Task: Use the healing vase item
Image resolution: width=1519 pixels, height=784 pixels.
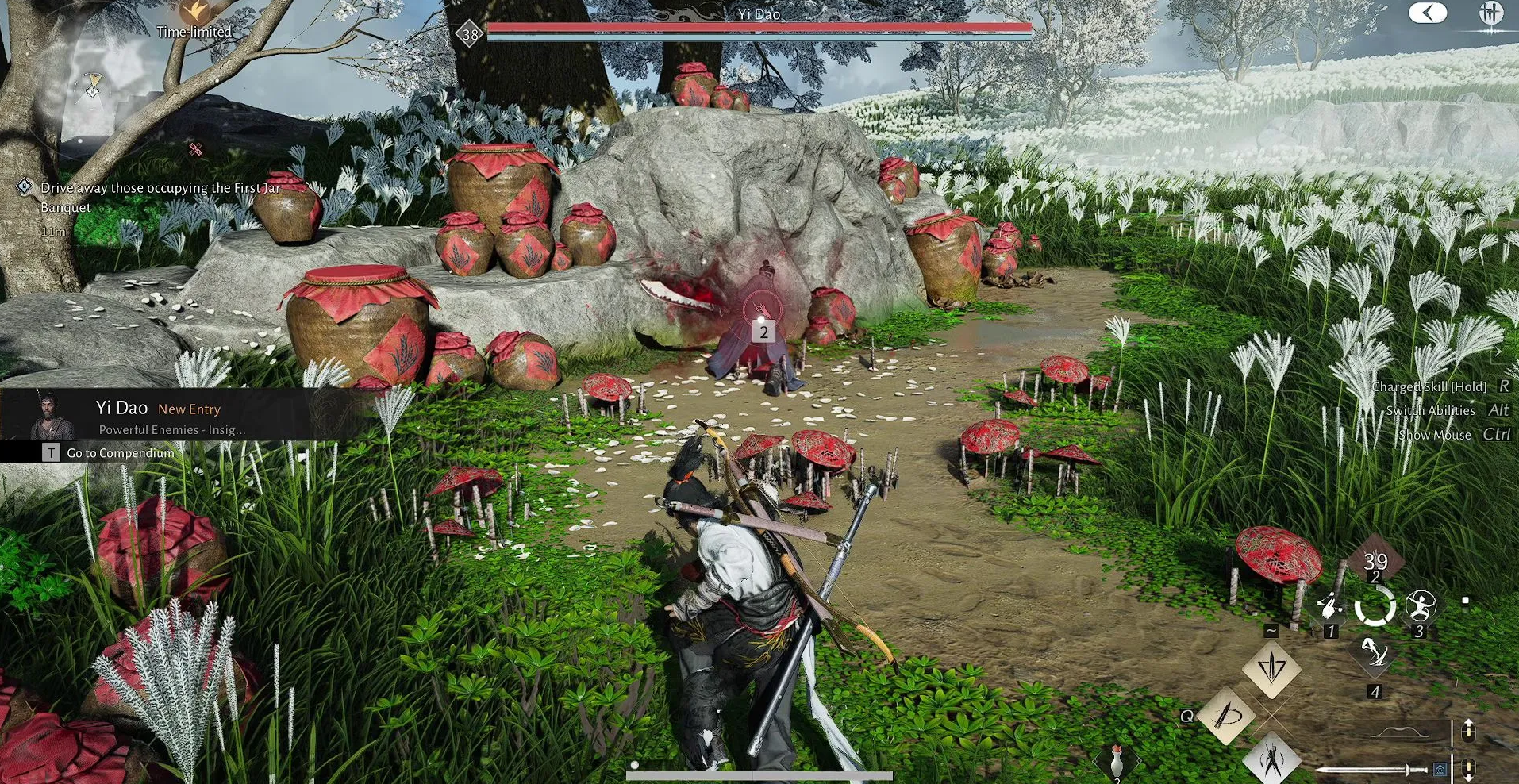Action: 1117,762
